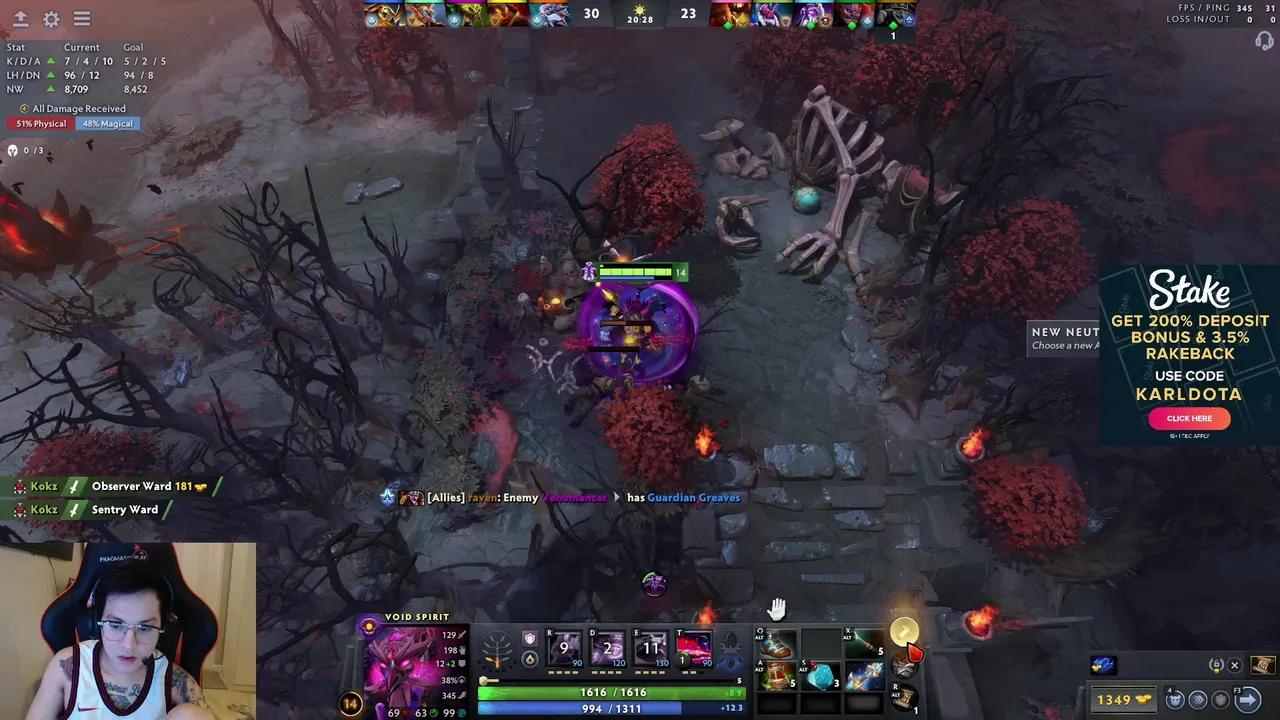Open the hamburger menu top-left
Viewport: 1280px width, 720px height.
pos(81,19)
